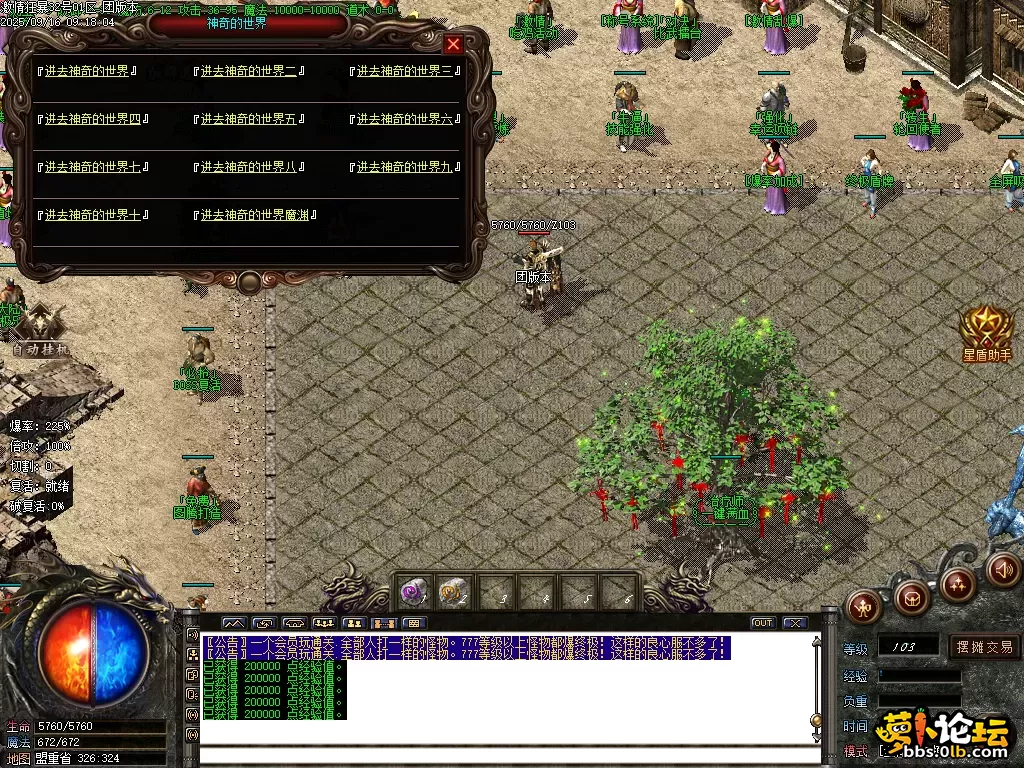Pick the 进去神奇的世界六 entry
Image resolution: width=1024 pixels, height=768 pixels.
[405, 119]
